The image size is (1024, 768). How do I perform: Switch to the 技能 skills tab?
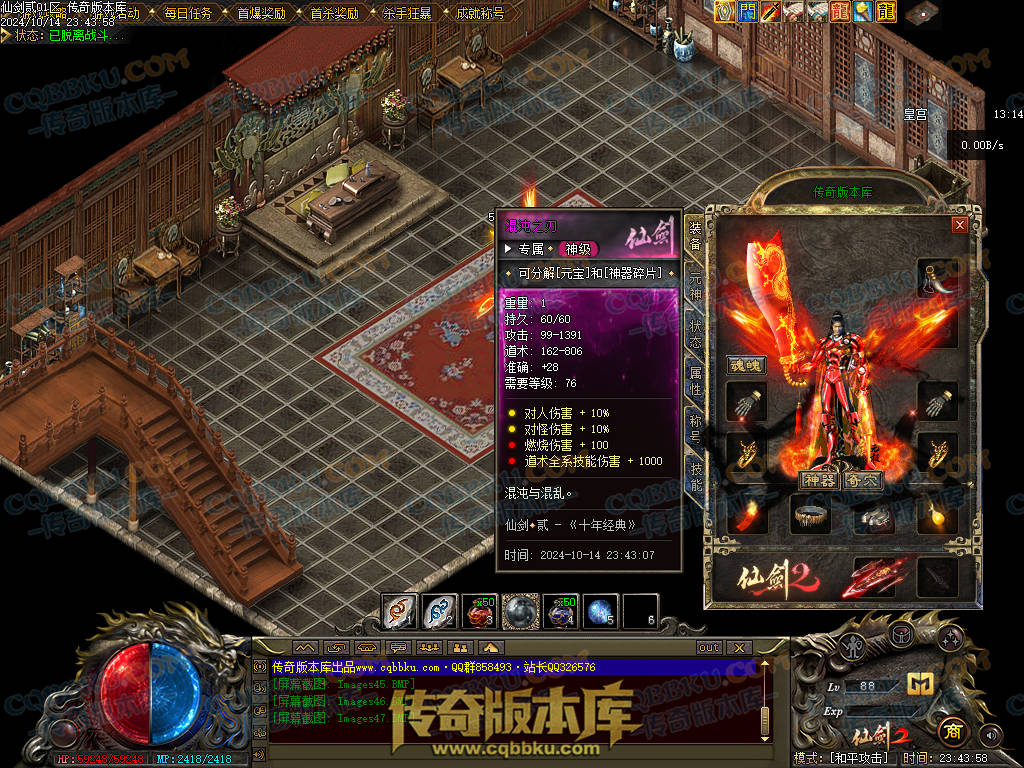(x=695, y=478)
